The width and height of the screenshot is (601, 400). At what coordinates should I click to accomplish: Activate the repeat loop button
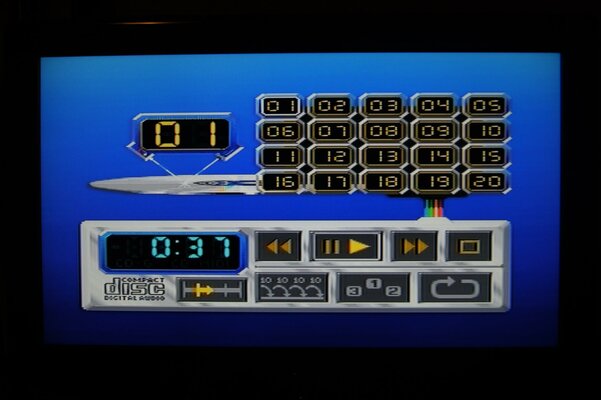455,288
